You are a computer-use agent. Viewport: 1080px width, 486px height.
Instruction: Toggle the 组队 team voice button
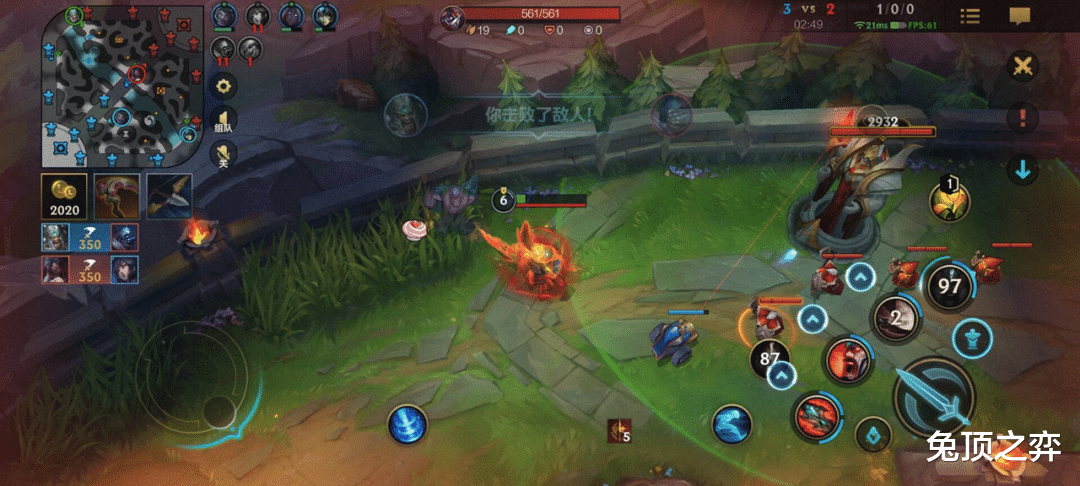pyautogui.click(x=224, y=119)
